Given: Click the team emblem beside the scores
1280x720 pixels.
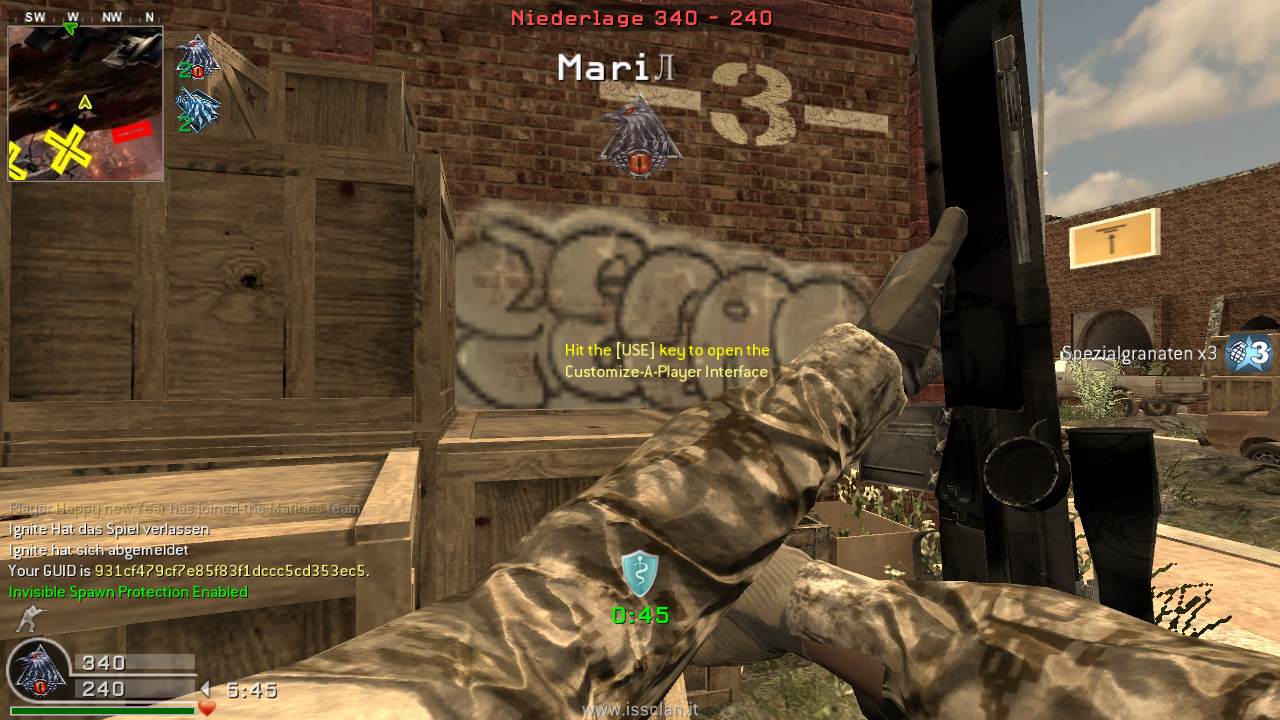Looking at the screenshot, I should point(38,671).
